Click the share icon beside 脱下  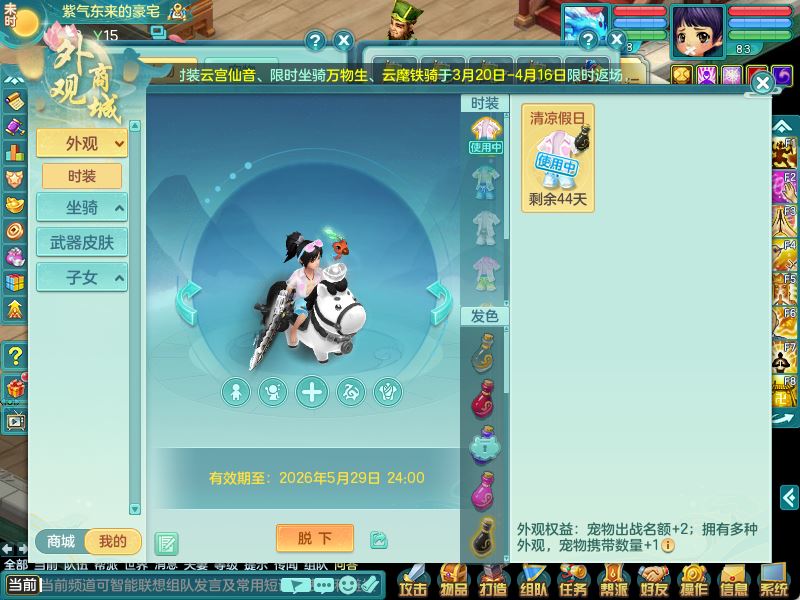[x=378, y=540]
